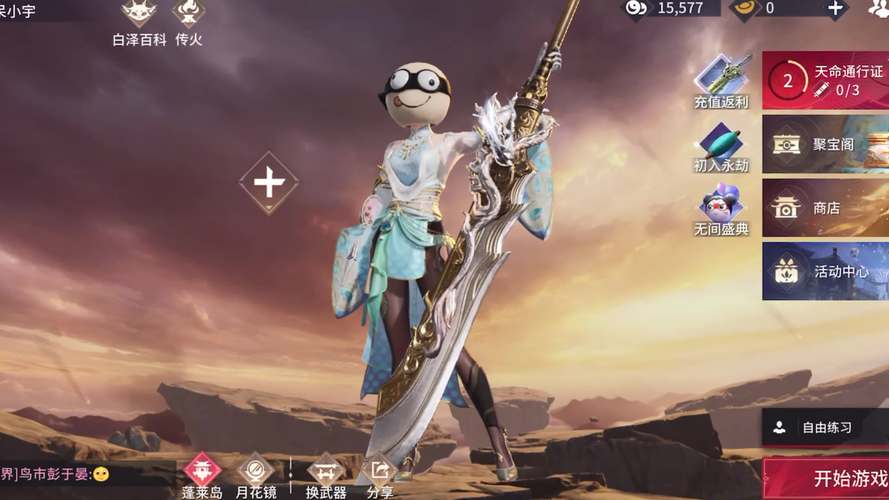The height and width of the screenshot is (500, 889).
Task: Open the 白泽百科 encyclopedia
Action: click(x=139, y=20)
